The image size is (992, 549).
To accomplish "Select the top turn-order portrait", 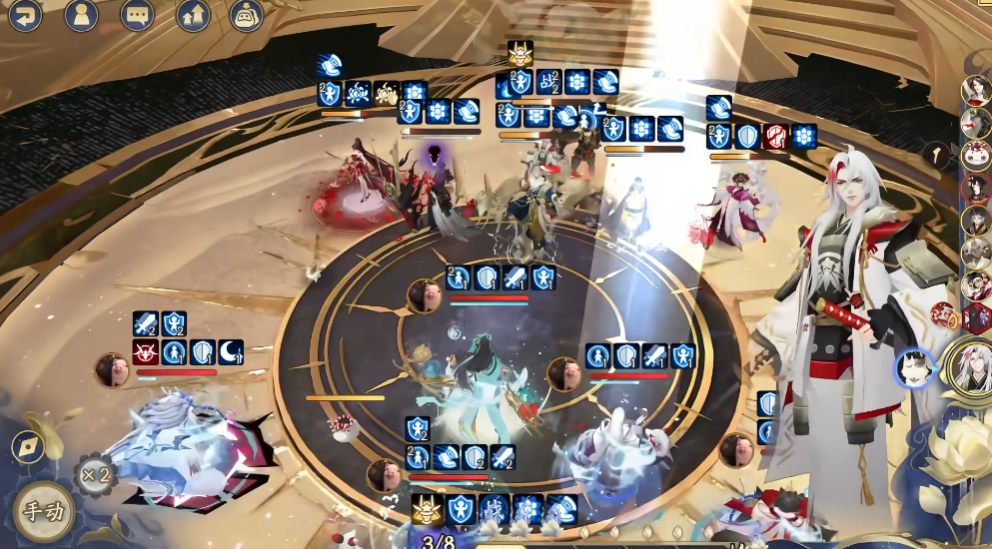I will coord(976,89).
